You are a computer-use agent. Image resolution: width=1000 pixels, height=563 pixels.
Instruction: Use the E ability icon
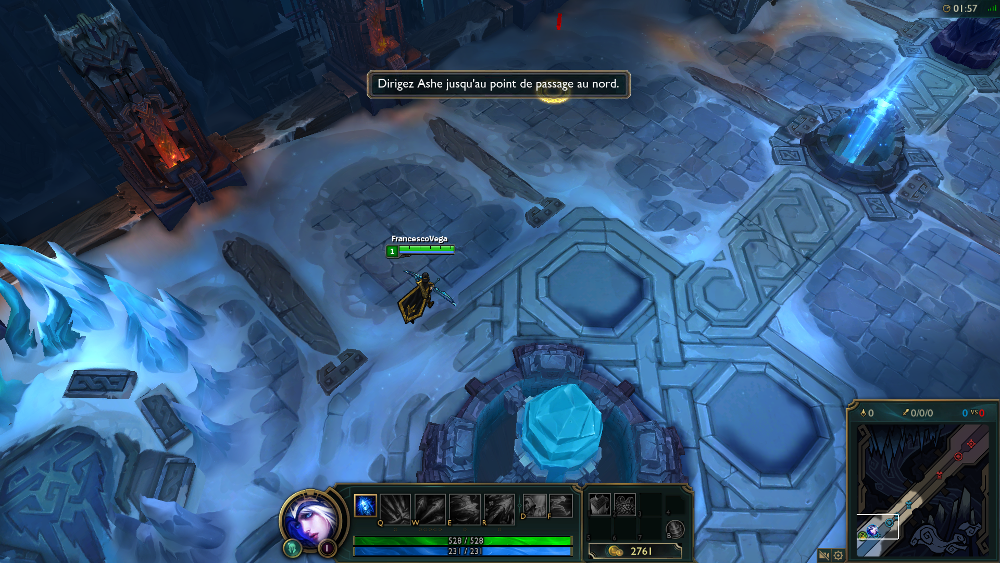[x=464, y=507]
